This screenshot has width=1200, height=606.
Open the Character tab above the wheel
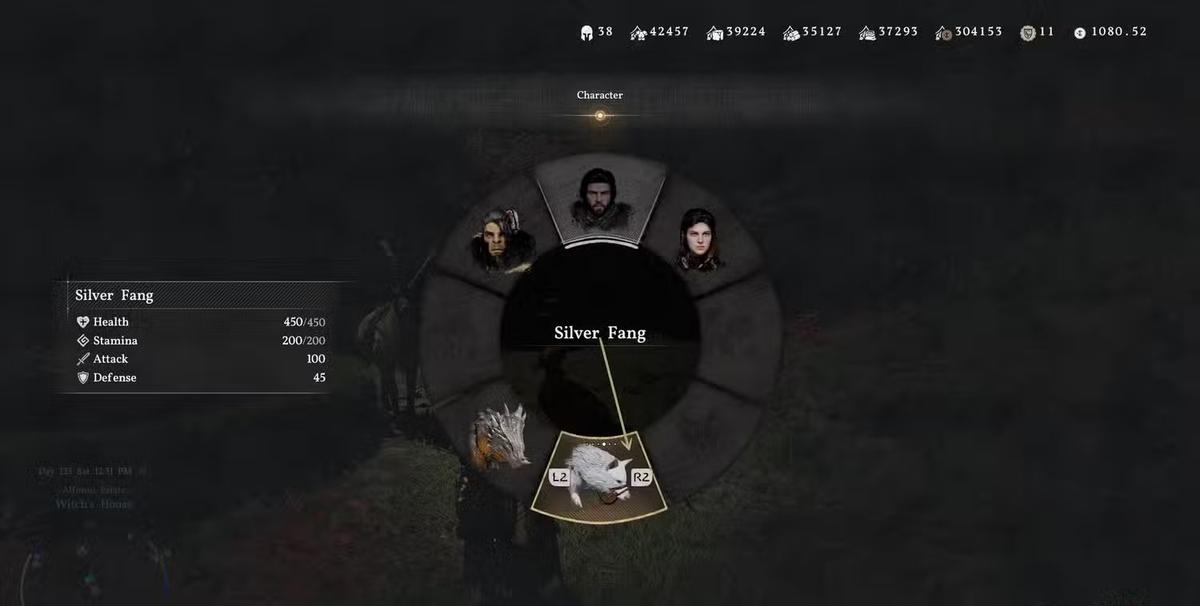[600, 96]
